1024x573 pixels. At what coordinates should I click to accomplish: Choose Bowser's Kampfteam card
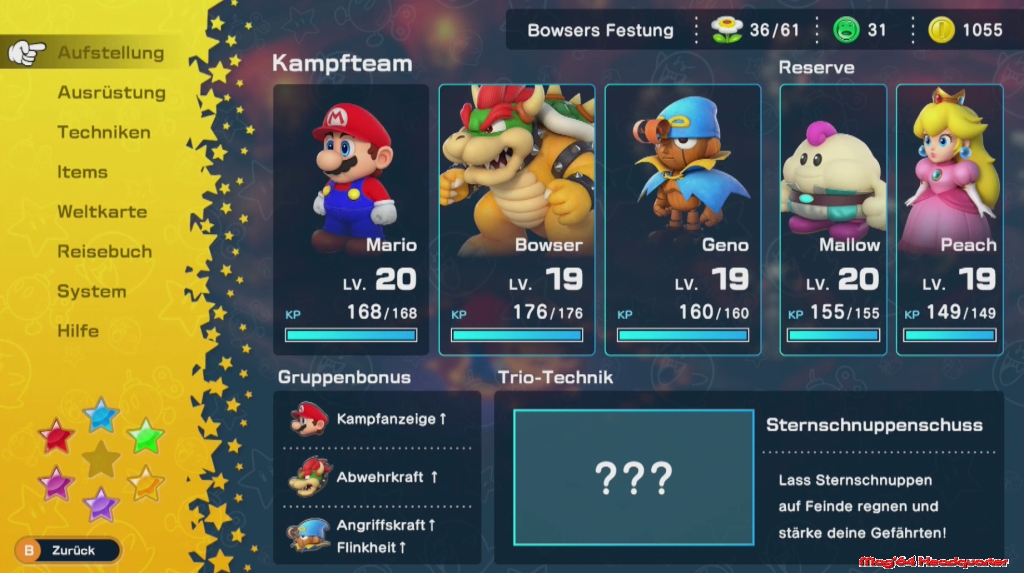click(x=517, y=219)
